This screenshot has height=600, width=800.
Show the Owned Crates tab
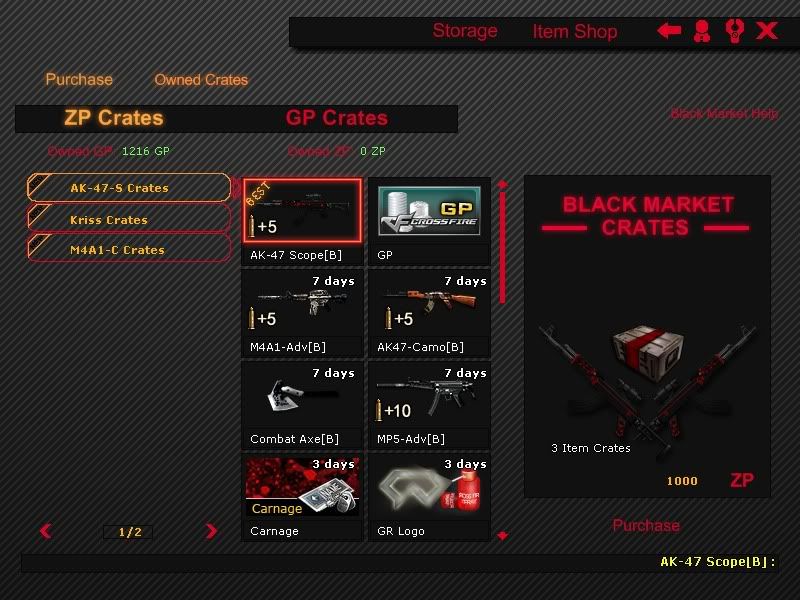[201, 80]
